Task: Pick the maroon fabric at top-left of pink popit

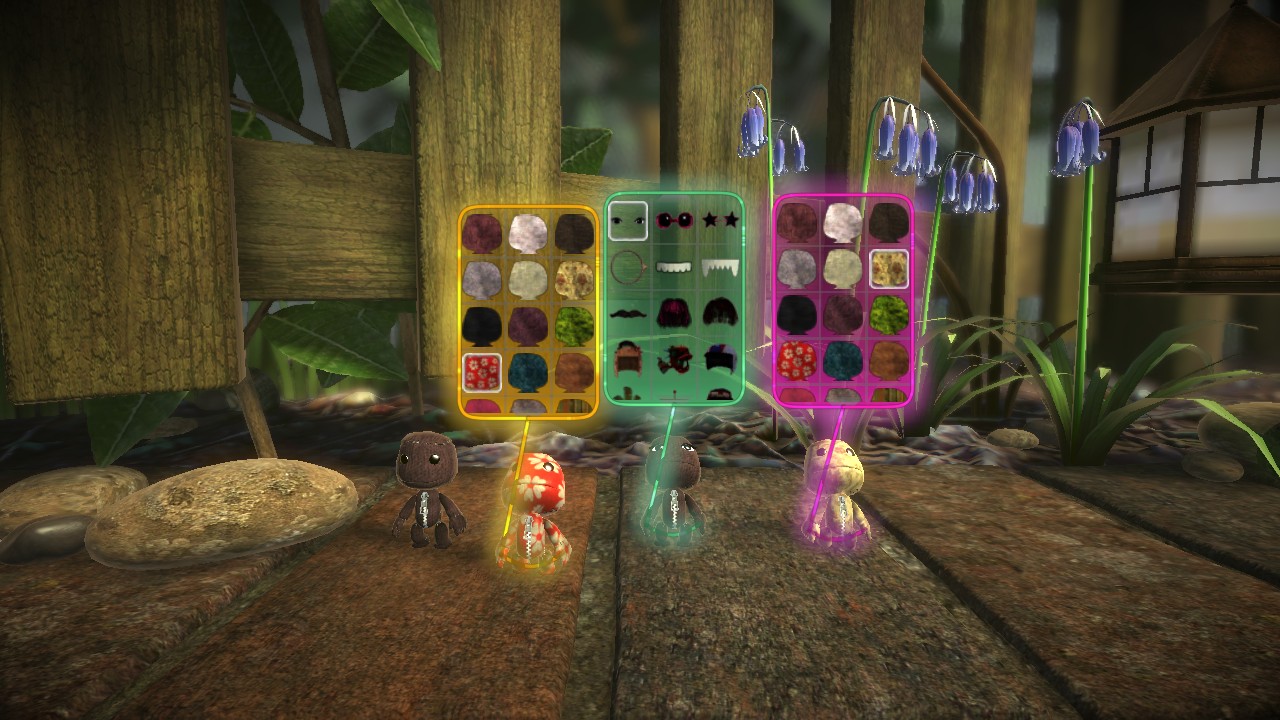Action: pyautogui.click(x=799, y=220)
